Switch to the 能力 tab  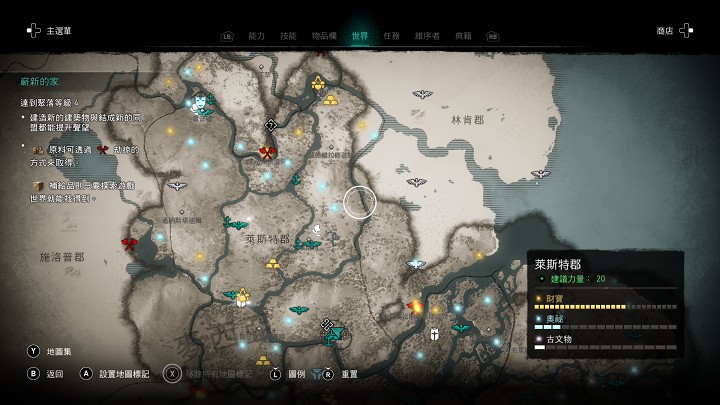(256, 36)
